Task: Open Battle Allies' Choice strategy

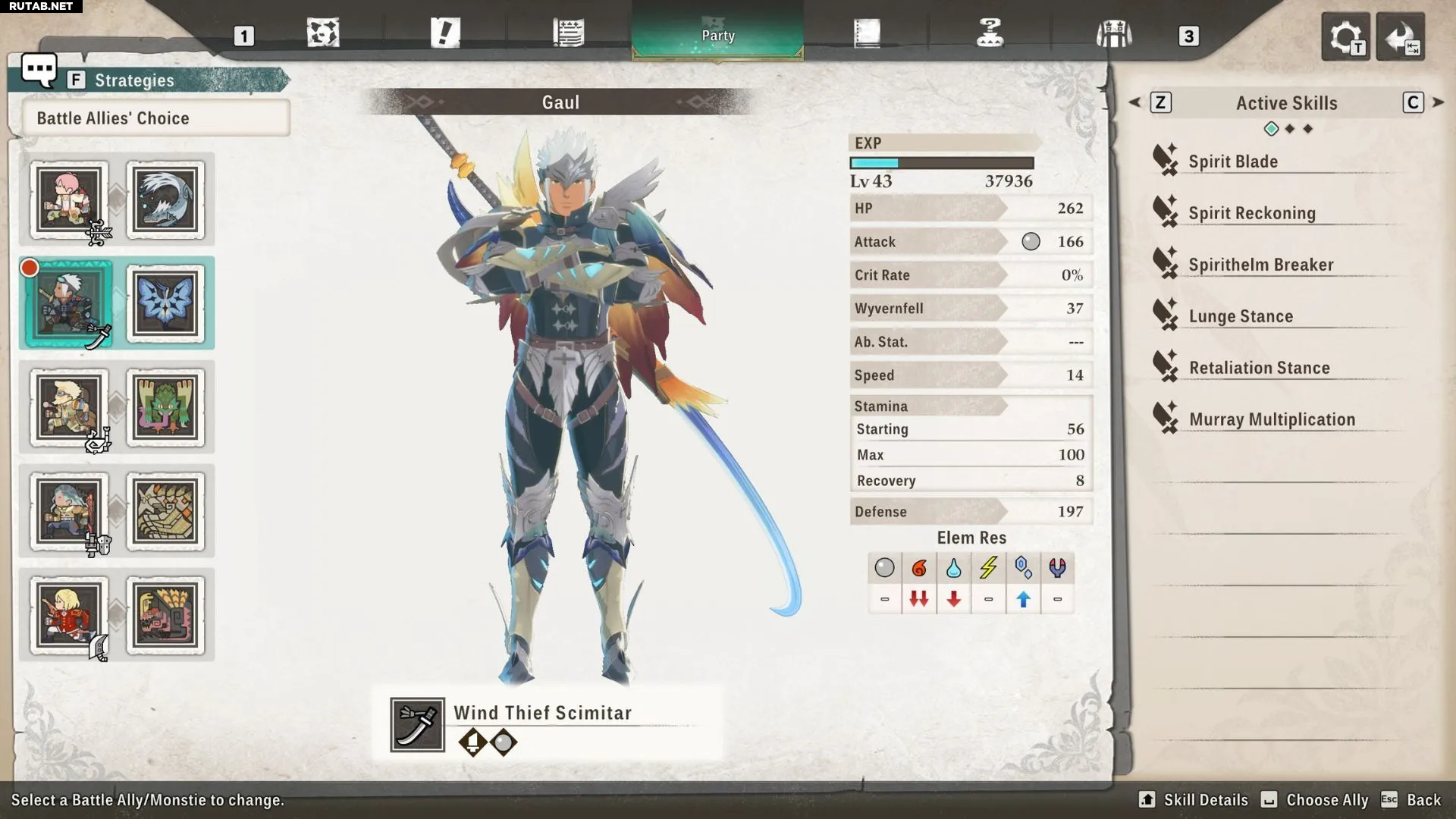Action: click(155, 118)
